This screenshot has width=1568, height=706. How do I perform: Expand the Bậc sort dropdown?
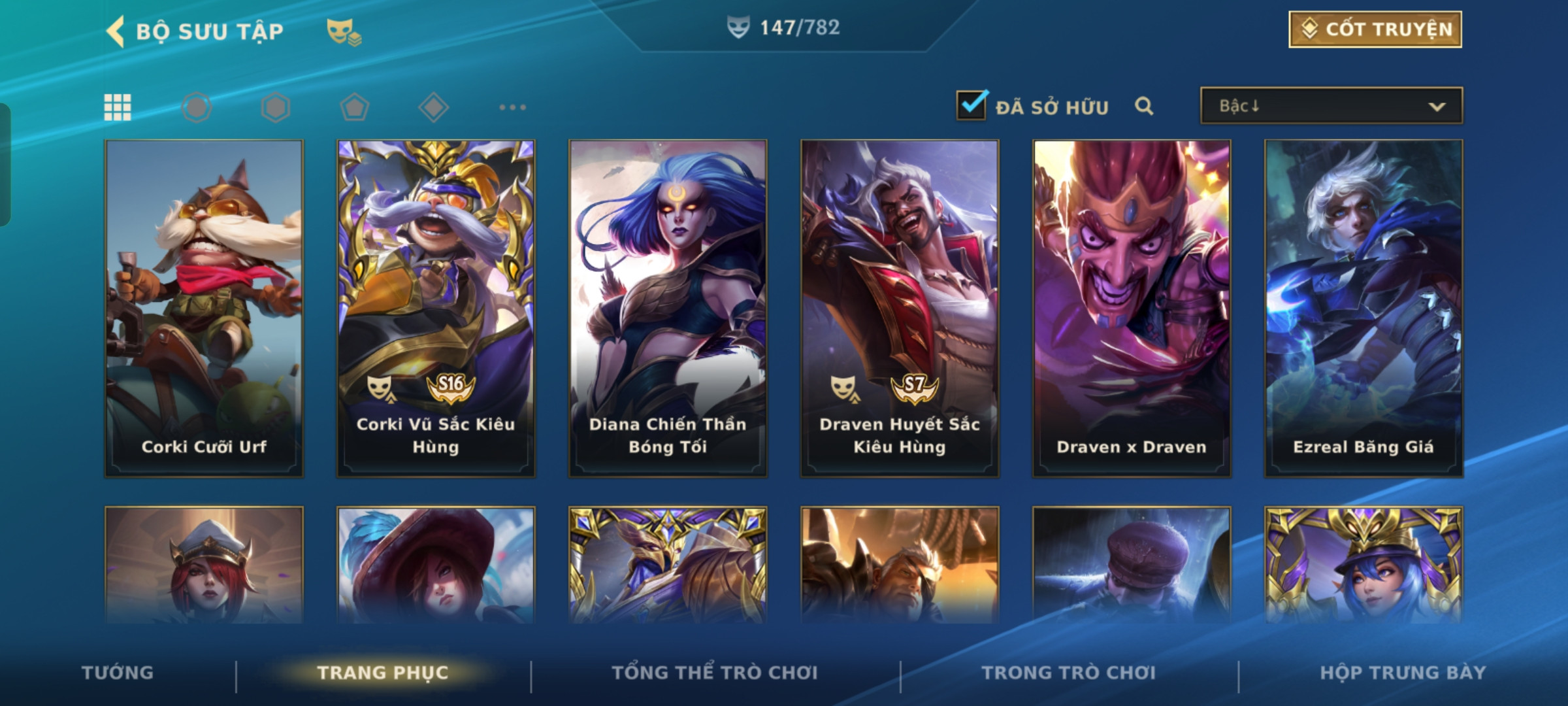coord(1331,106)
